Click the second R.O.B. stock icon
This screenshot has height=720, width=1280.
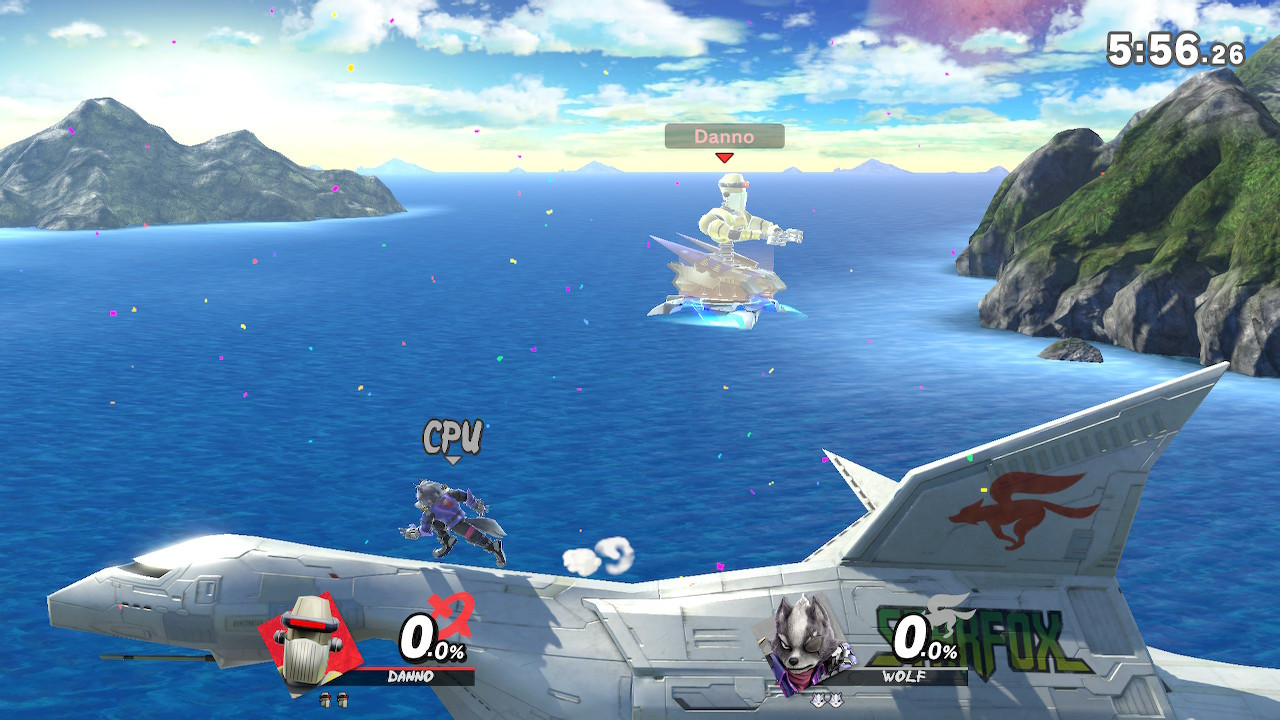[342, 700]
